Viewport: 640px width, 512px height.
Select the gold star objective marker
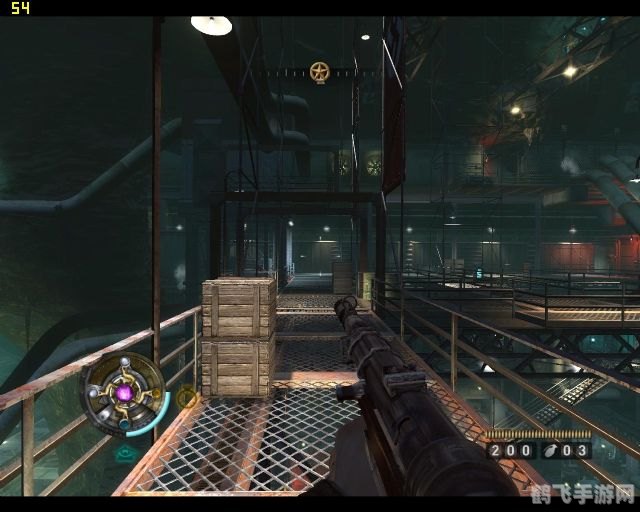[319, 72]
